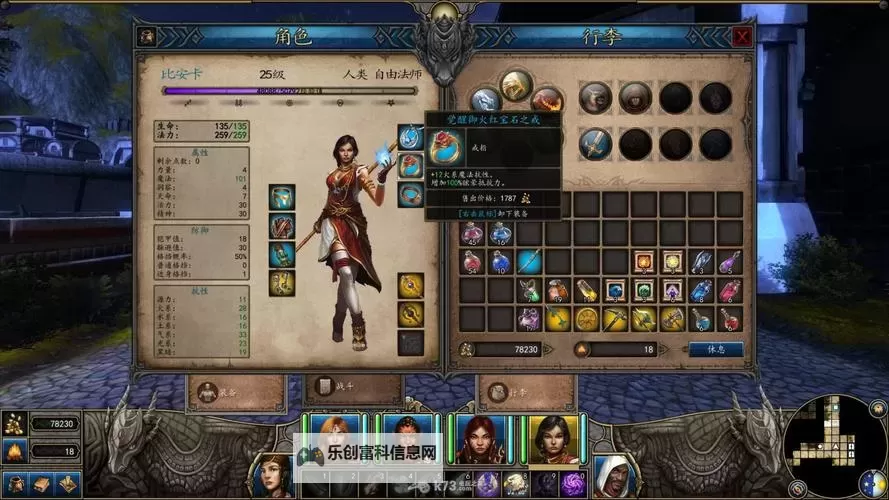Select the golden round shield item
The width and height of the screenshot is (889, 500).
[586, 319]
